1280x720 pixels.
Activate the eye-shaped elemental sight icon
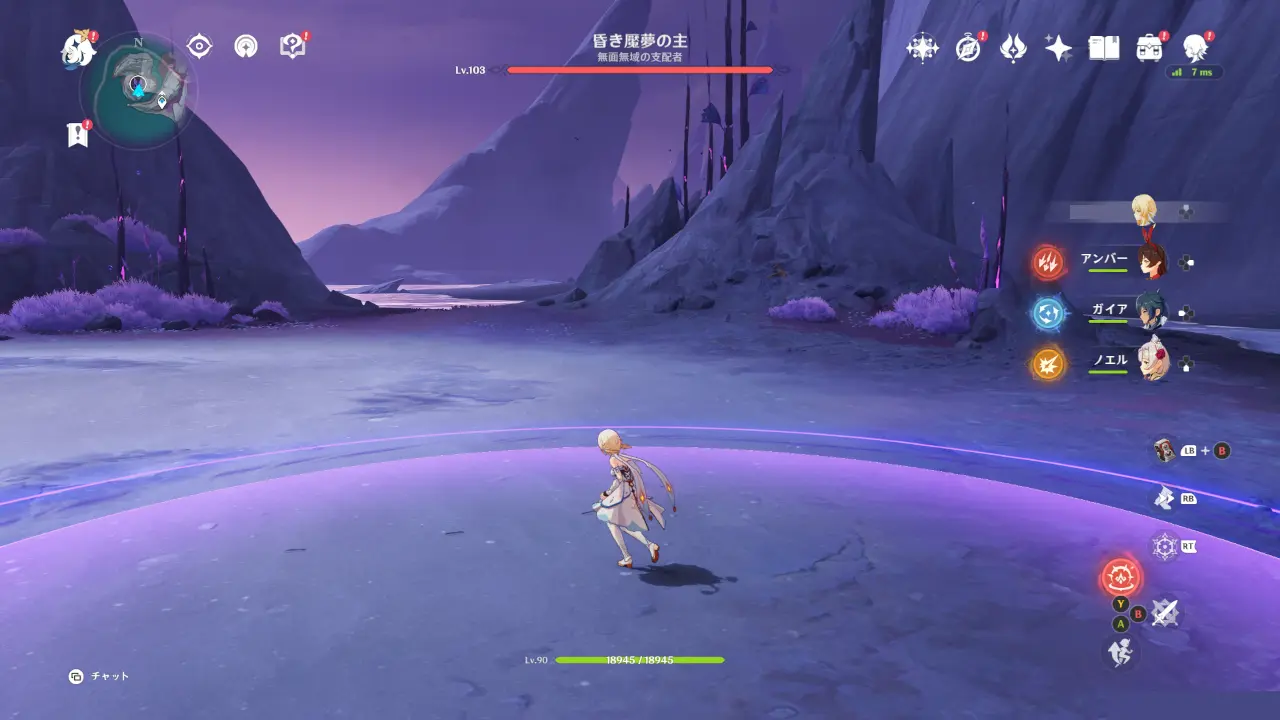(x=199, y=46)
